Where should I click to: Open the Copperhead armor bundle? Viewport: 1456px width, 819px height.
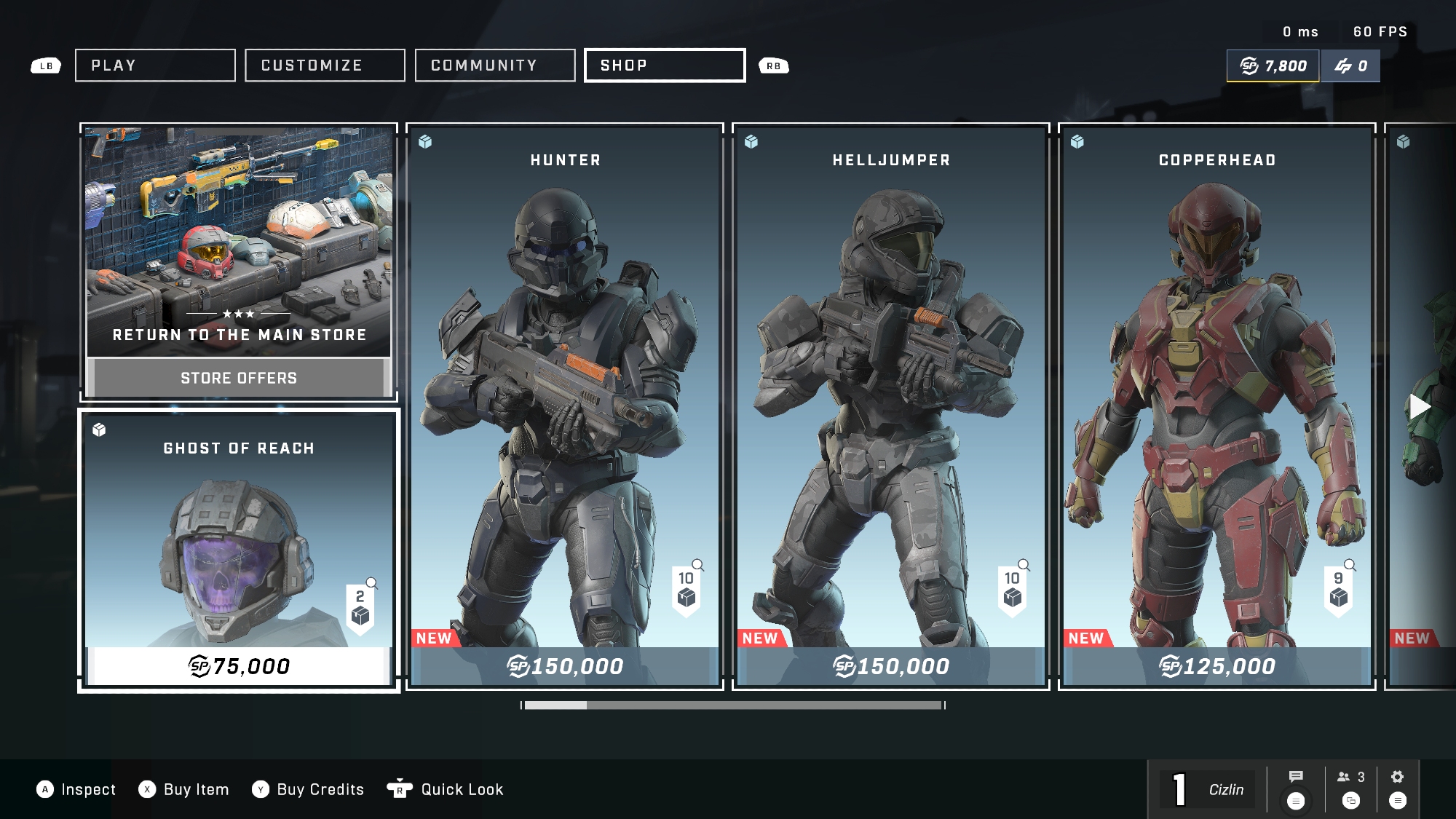pos(1217,406)
